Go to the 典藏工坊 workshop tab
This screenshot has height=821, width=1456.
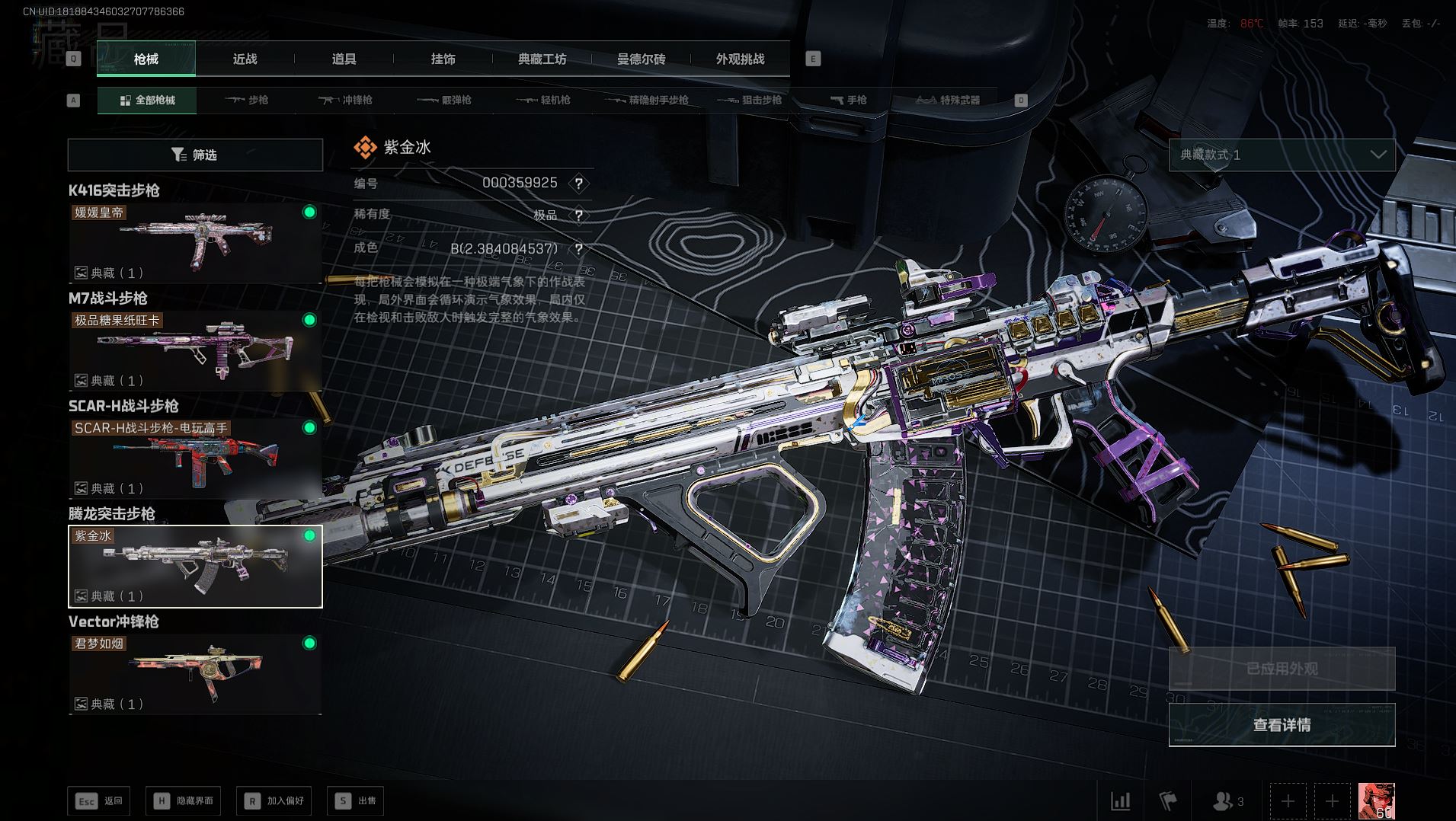pyautogui.click(x=542, y=59)
